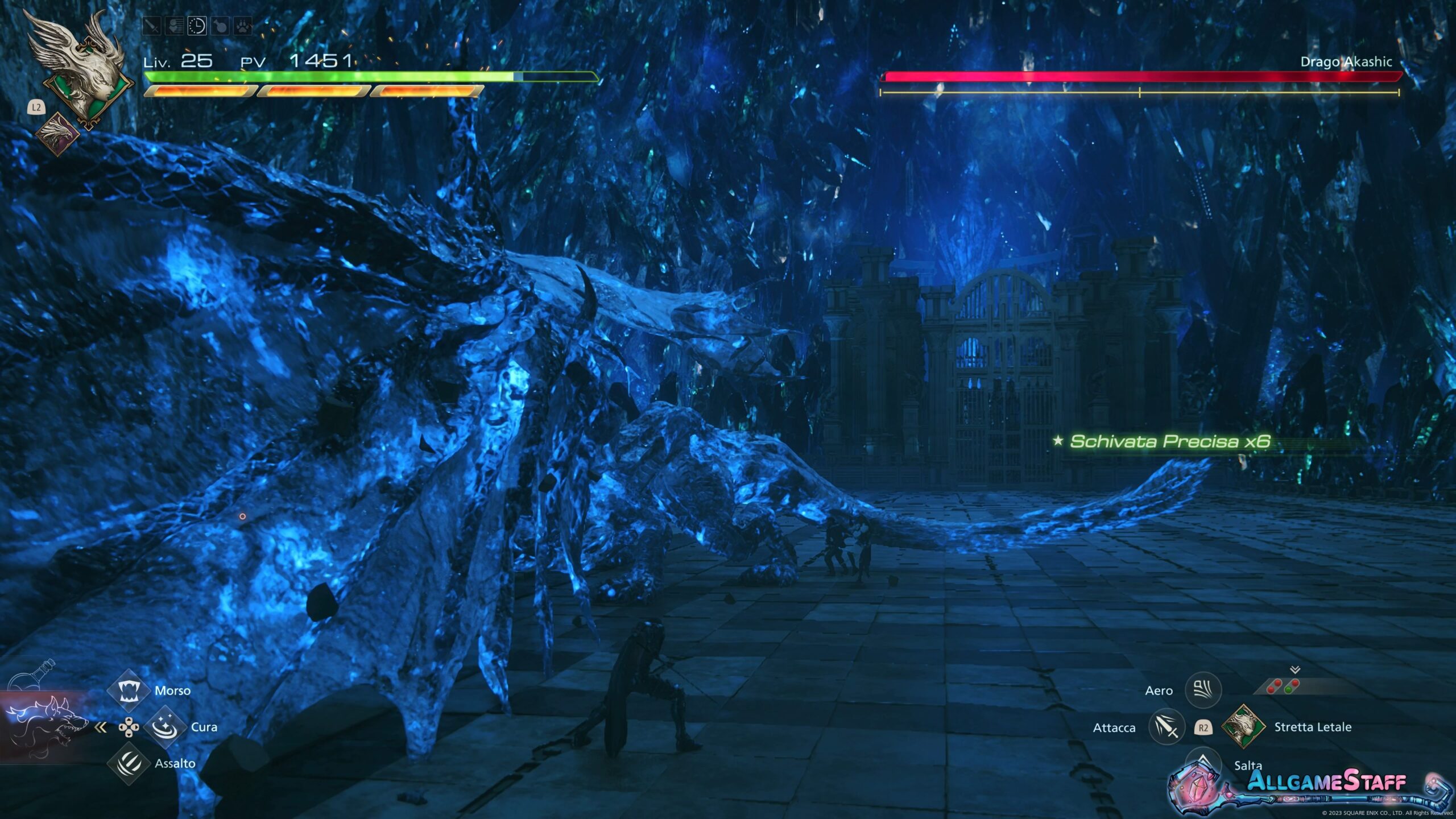
Task: Select the Garuda eikon emblem
Action: tap(84, 67)
